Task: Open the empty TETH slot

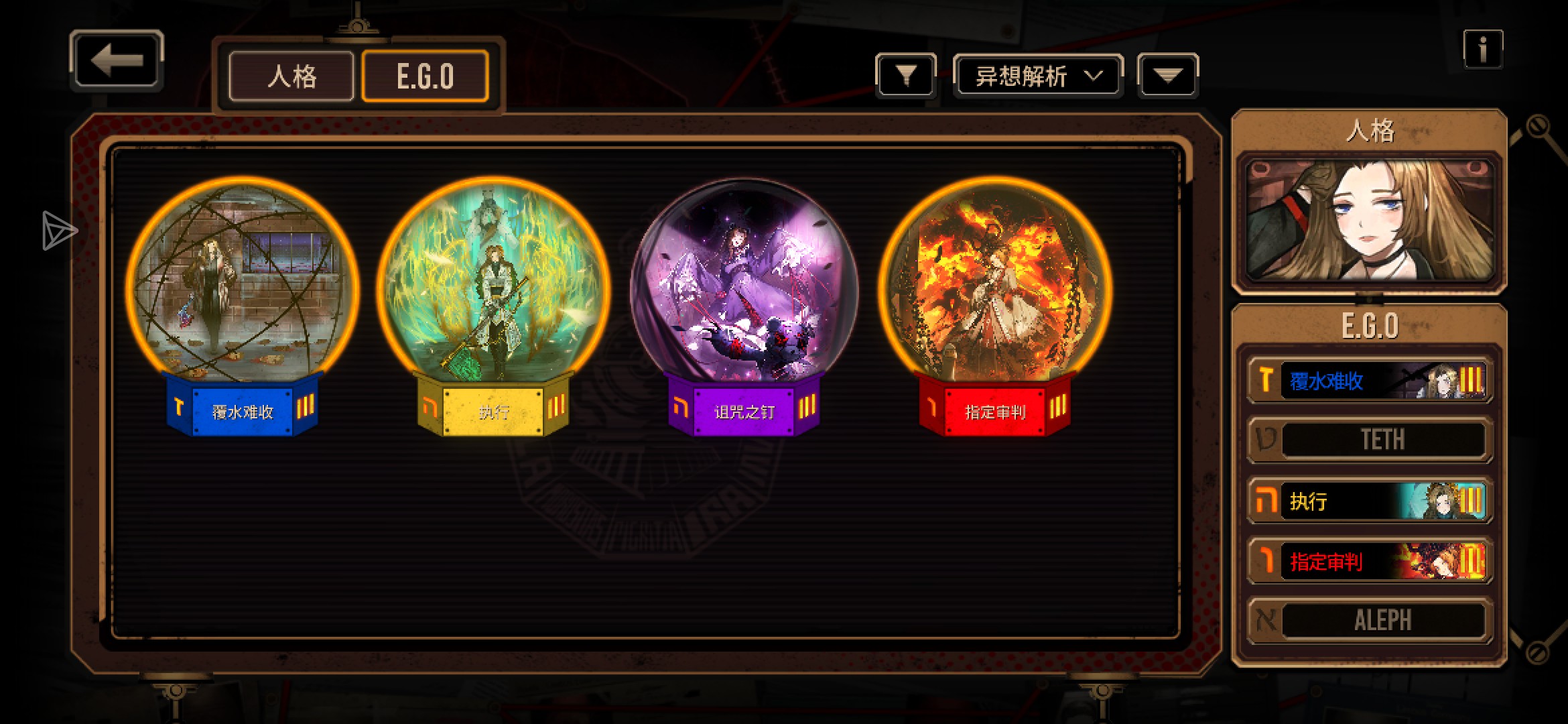Action: click(1370, 440)
